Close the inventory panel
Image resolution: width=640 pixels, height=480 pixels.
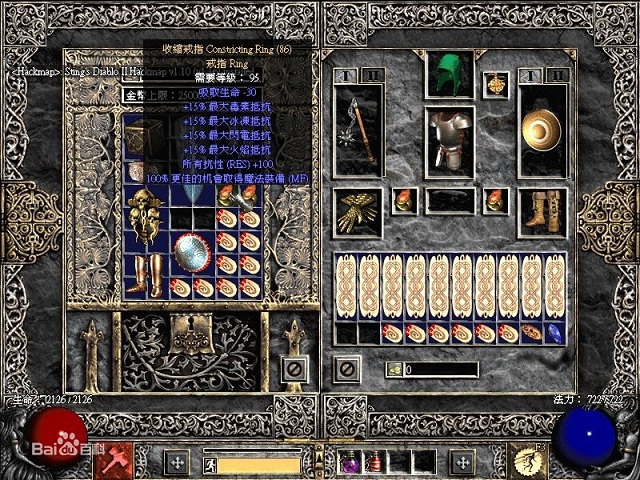click(x=346, y=369)
